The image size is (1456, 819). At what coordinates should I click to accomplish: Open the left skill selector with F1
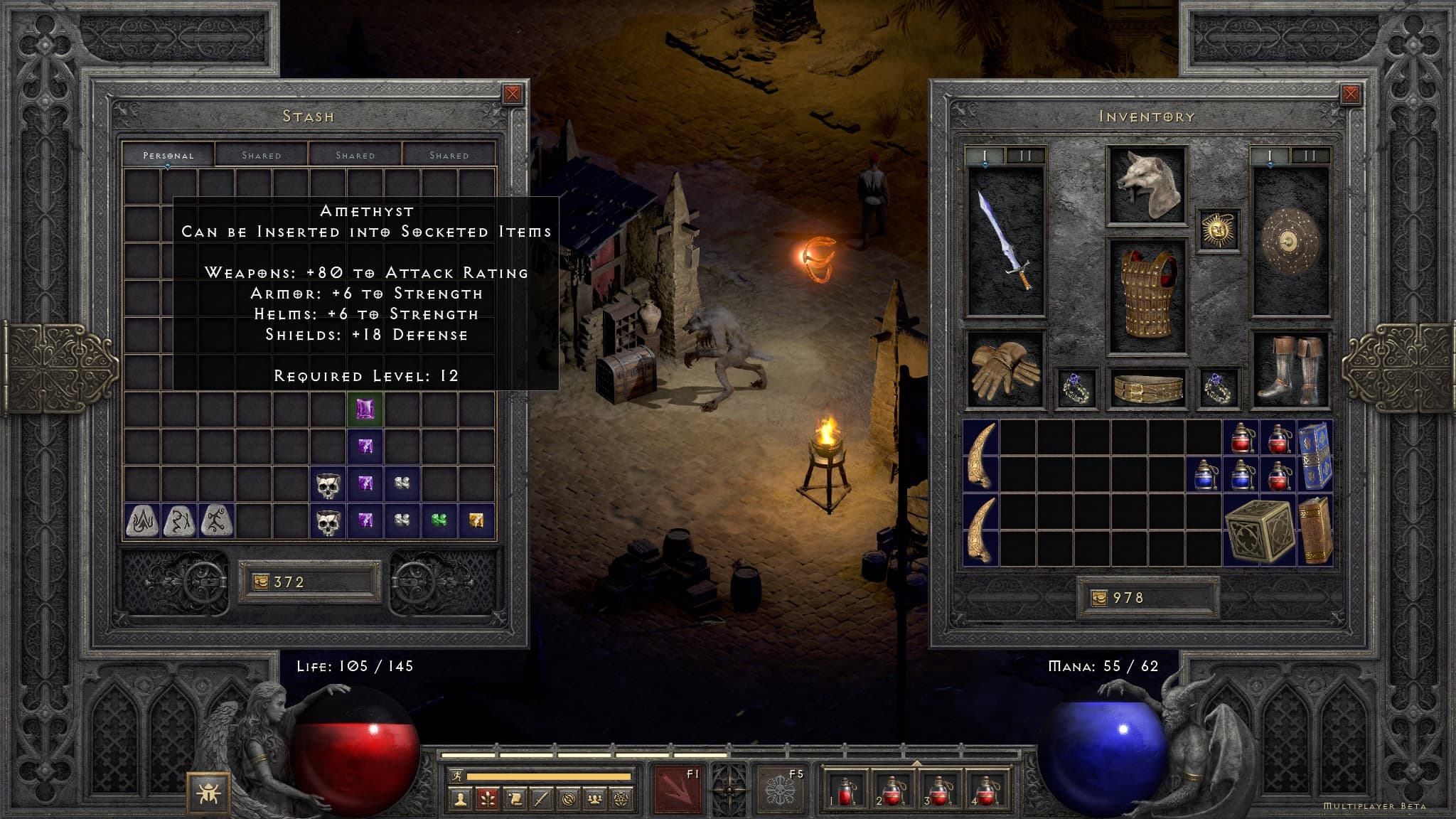point(677,788)
